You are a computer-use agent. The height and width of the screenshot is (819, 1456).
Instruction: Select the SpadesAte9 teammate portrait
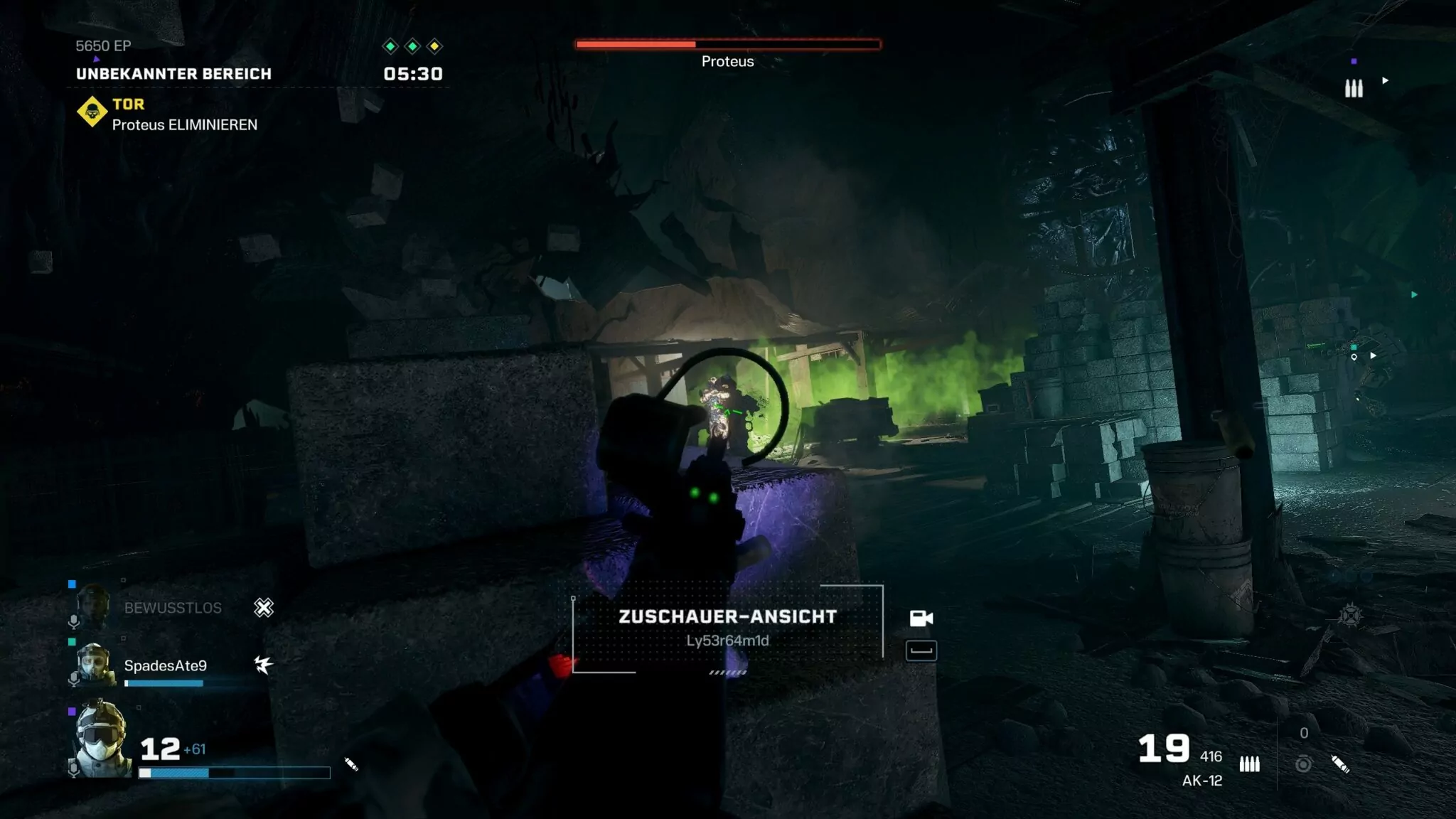(x=94, y=665)
